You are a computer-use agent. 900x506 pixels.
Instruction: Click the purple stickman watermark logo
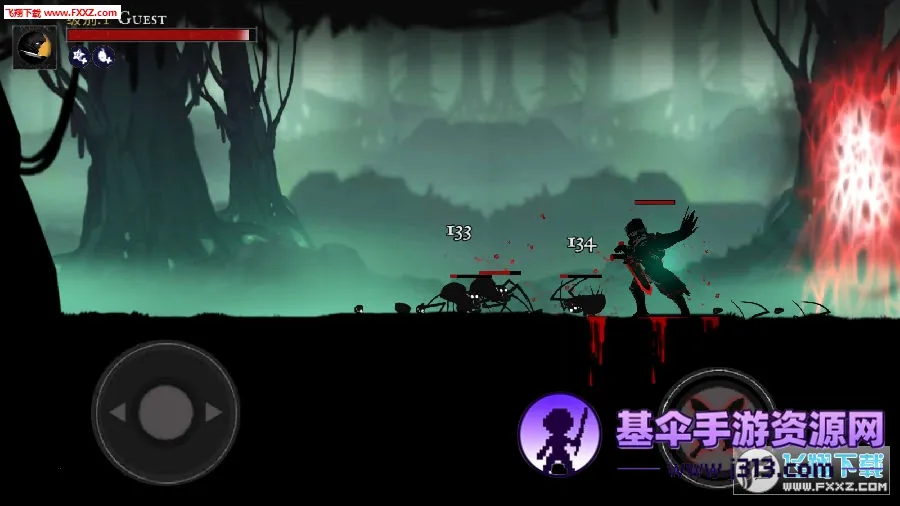(x=559, y=433)
